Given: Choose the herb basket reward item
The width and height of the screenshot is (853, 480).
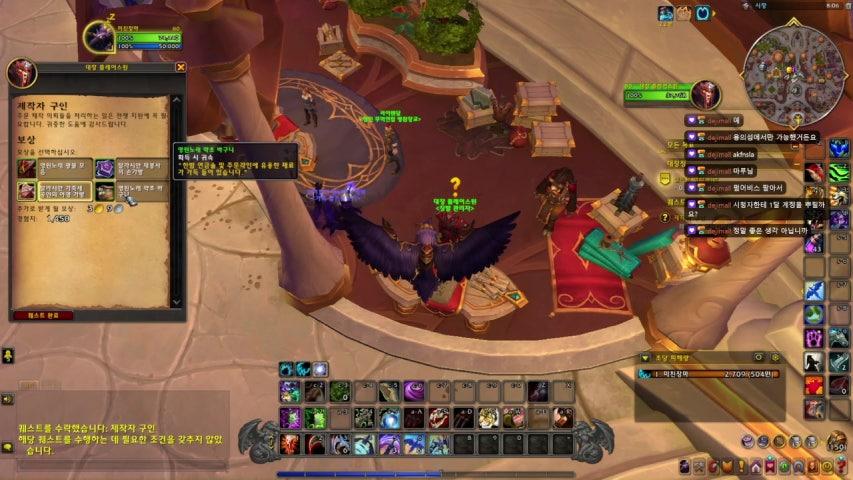Looking at the screenshot, I should (x=105, y=191).
